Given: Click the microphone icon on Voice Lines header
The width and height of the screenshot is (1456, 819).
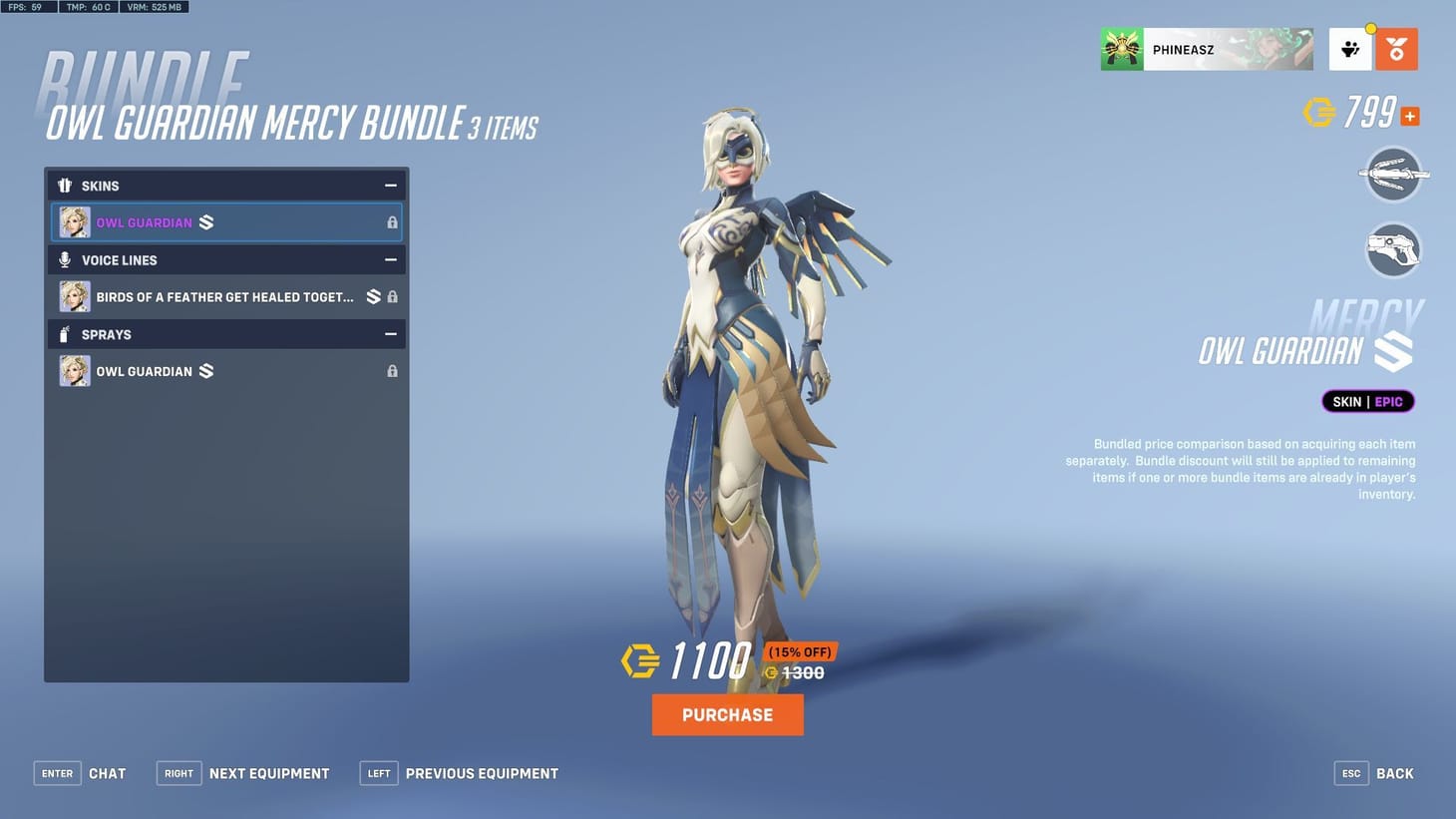Looking at the screenshot, I should coord(64,259).
